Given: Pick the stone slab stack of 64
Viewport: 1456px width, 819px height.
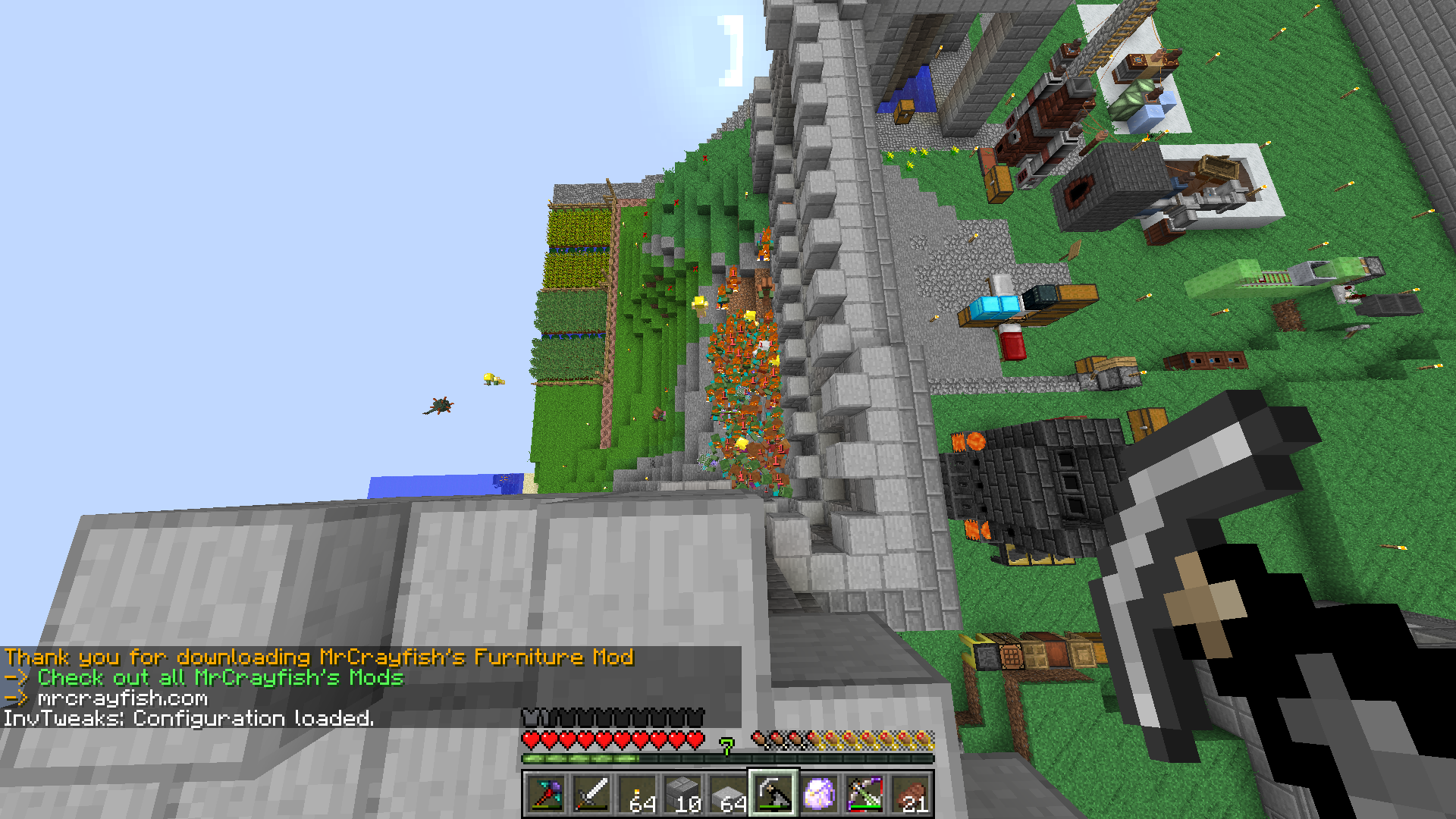Looking at the screenshot, I should (728, 794).
